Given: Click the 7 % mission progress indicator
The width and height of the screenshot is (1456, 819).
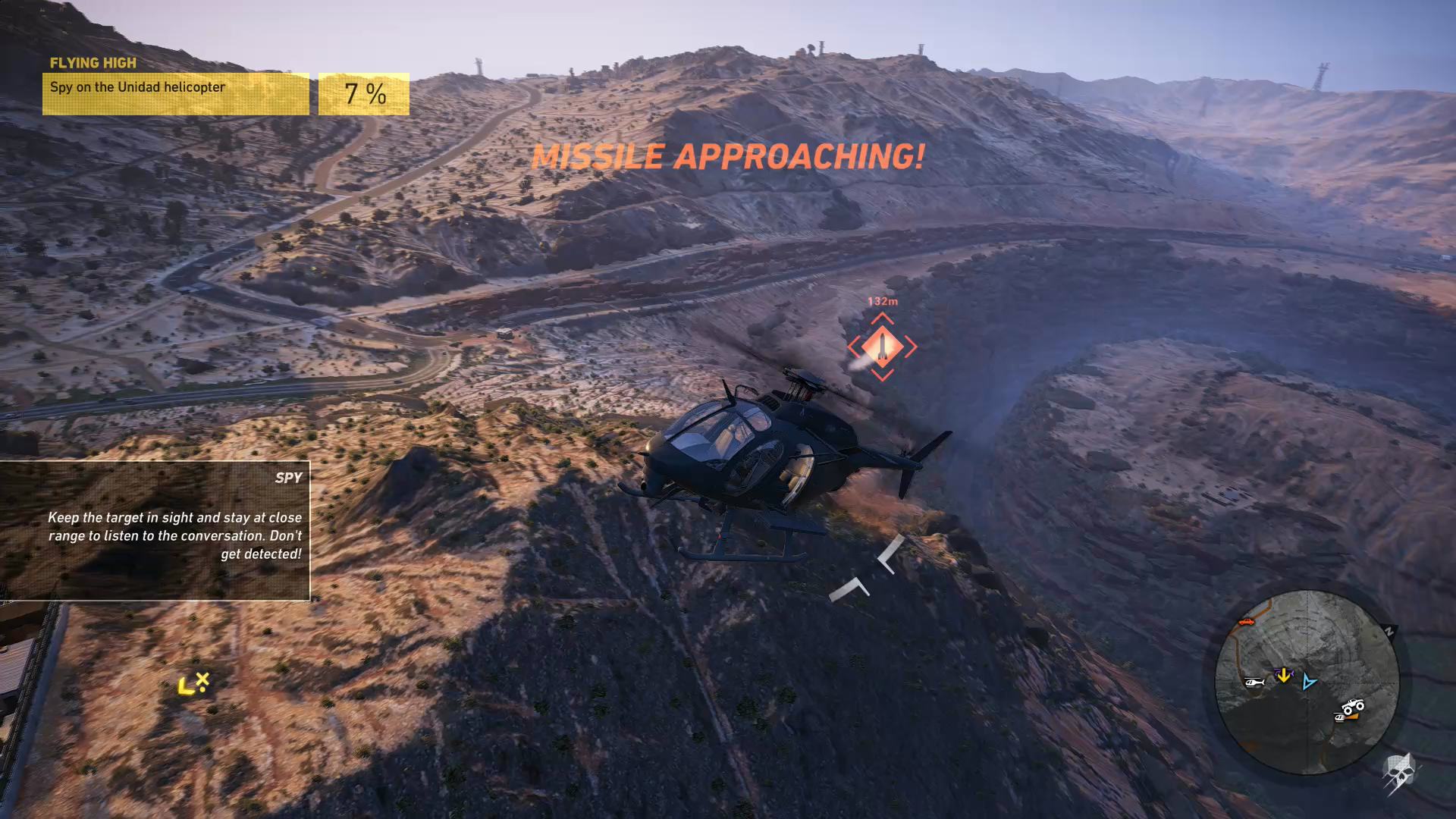Looking at the screenshot, I should point(362,93).
